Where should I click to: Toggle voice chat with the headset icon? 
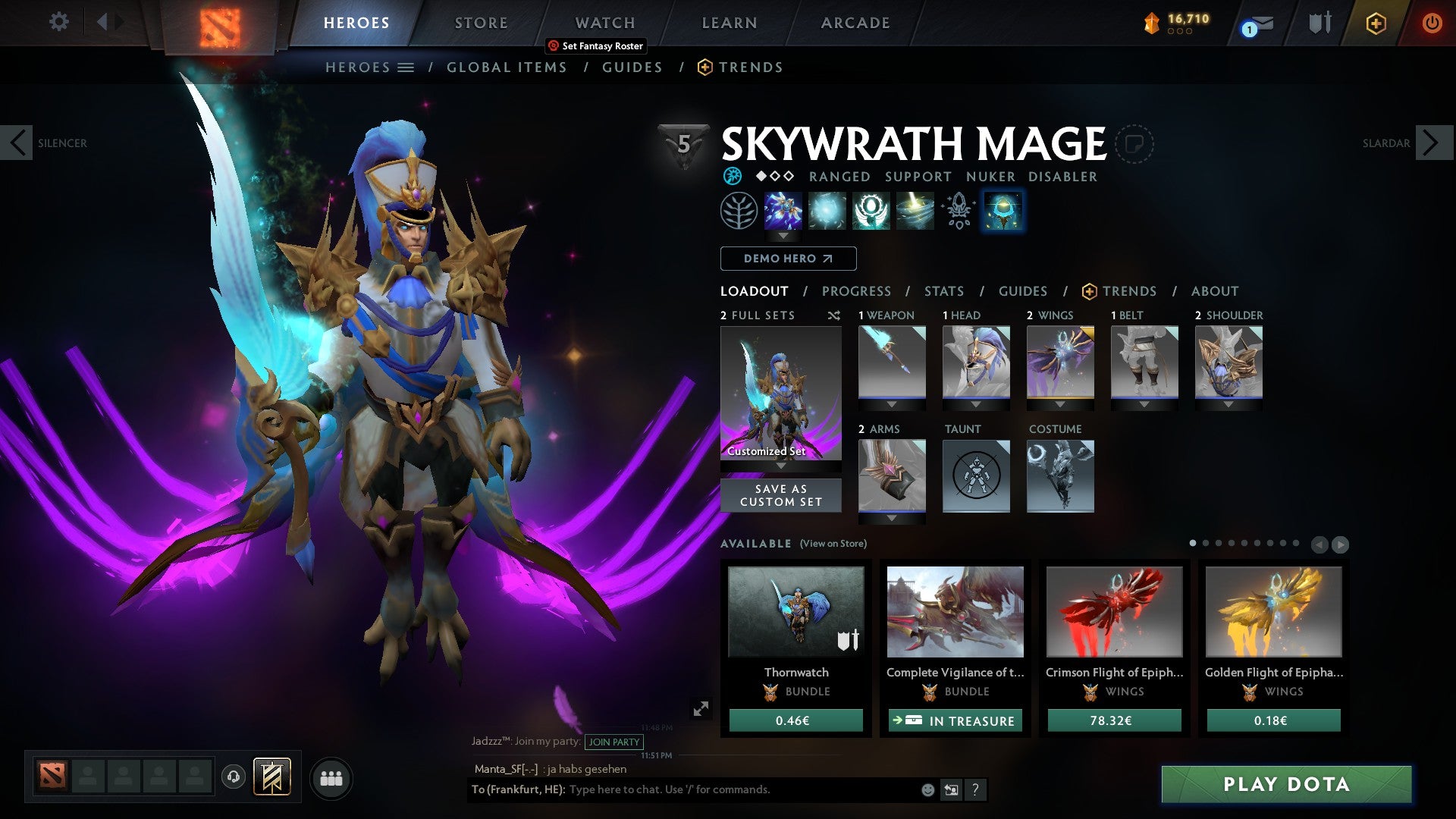233,777
